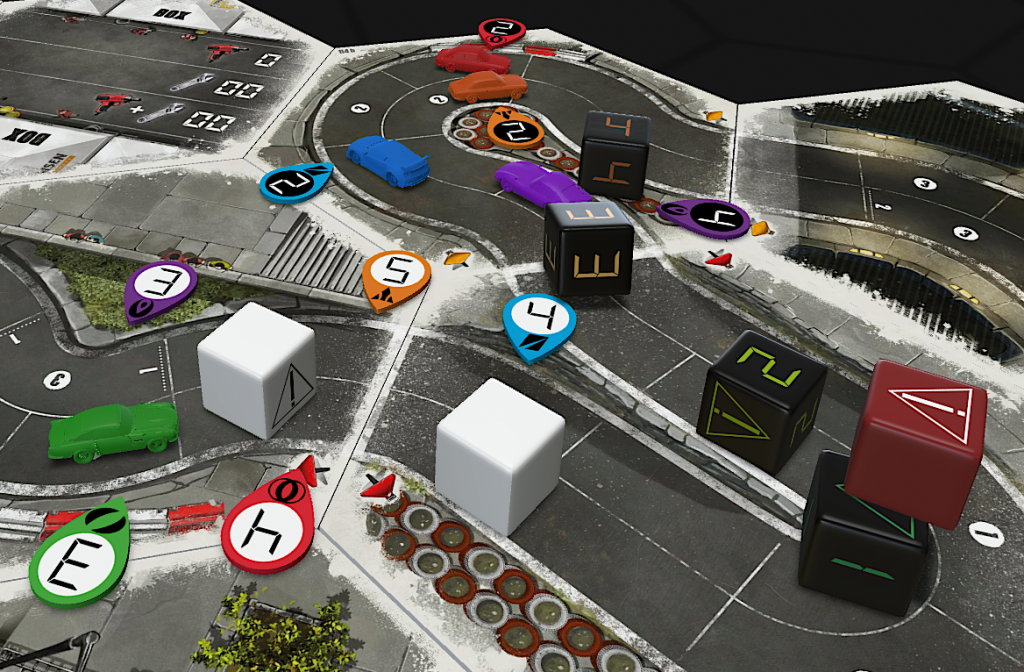This screenshot has width=1024, height=672.
Task: Pick the purple gear token showing 3
Action: pos(161,287)
